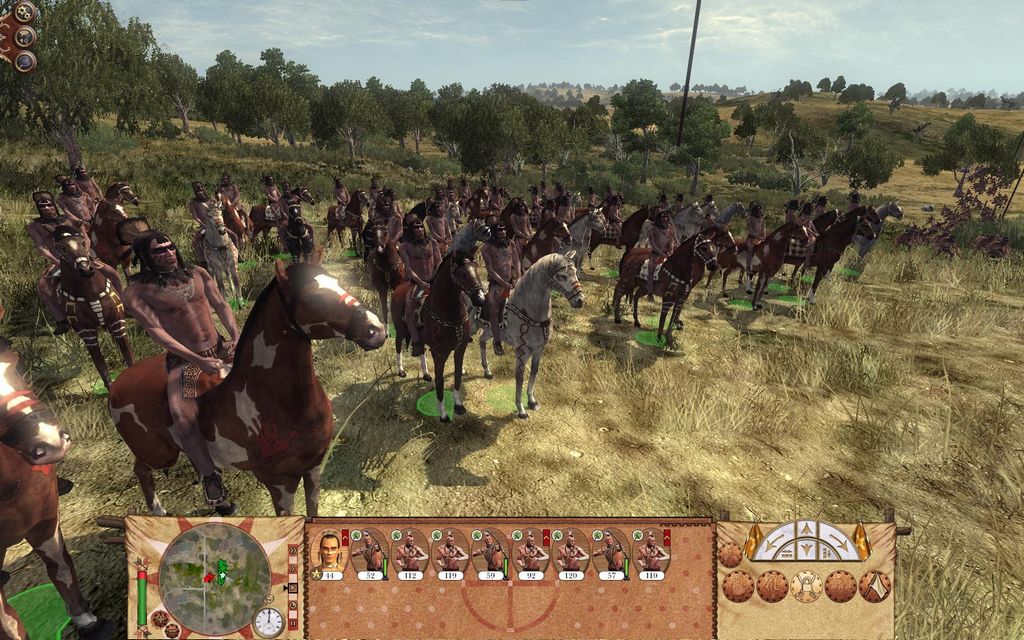Image resolution: width=1024 pixels, height=640 pixels.
Task: Select the general's unit card with 44 men
Action: click(329, 553)
